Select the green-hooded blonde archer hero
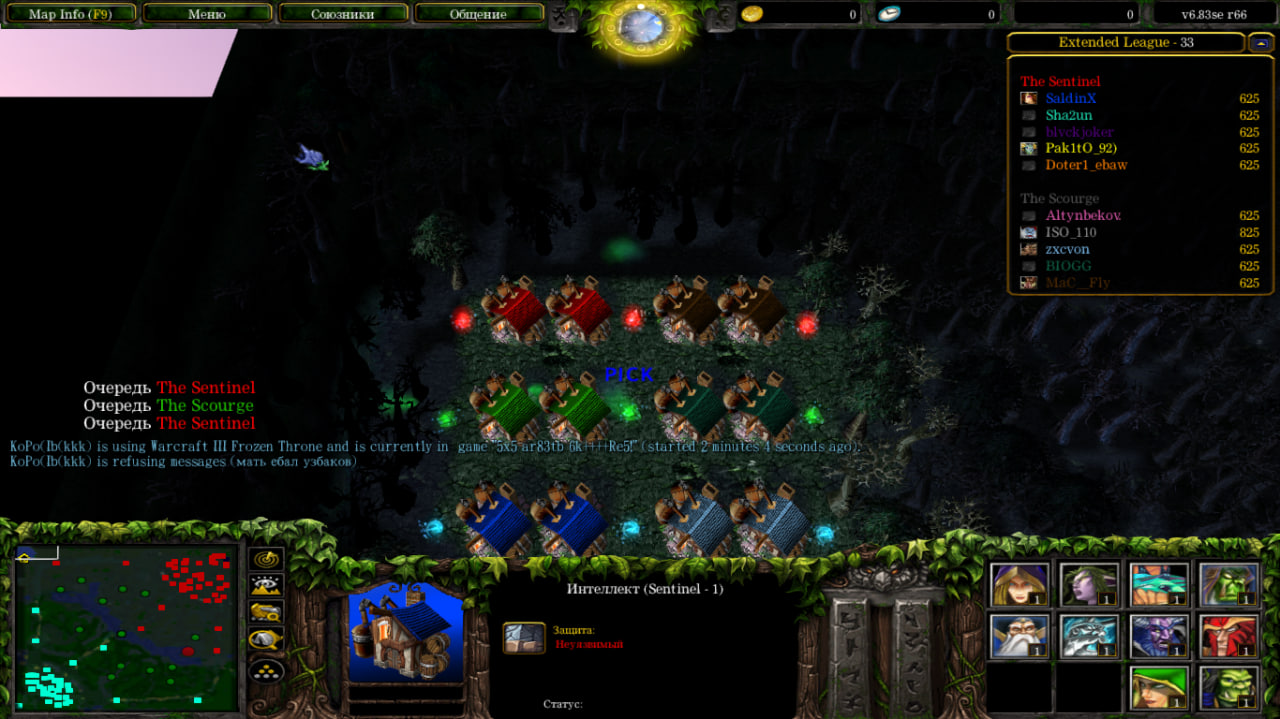This screenshot has height=719, width=1280. (x=1159, y=687)
